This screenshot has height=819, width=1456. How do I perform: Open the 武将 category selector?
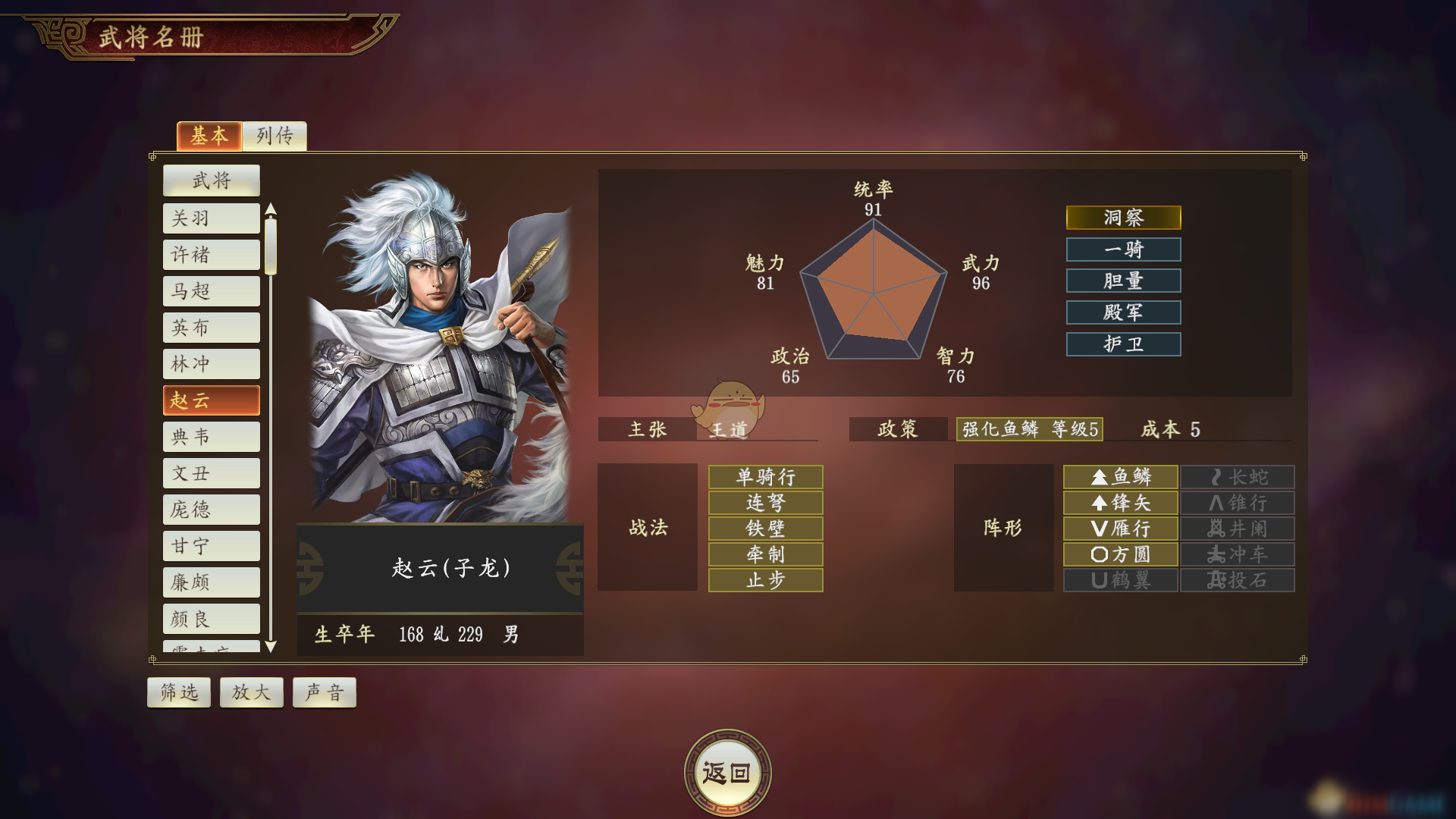click(211, 180)
